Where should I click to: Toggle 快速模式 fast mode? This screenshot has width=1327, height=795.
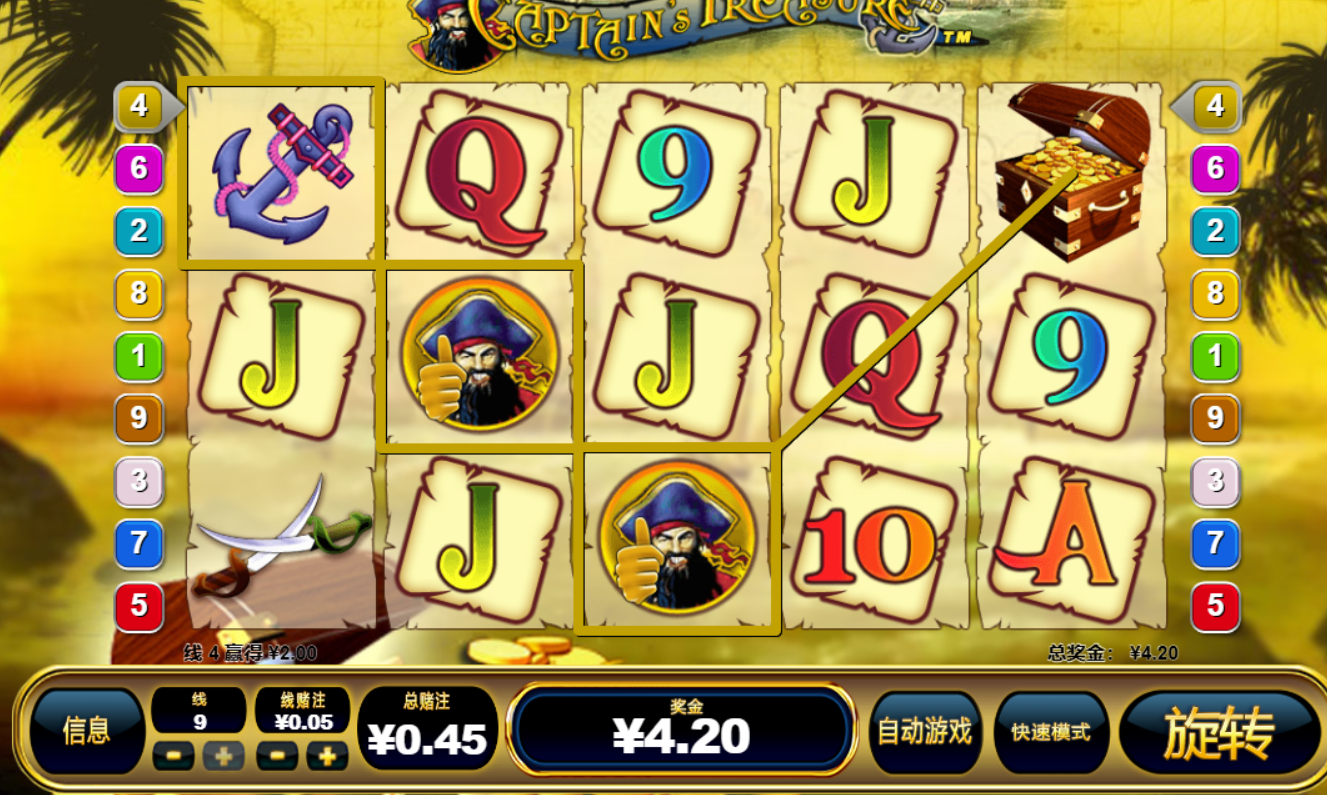click(x=1050, y=732)
